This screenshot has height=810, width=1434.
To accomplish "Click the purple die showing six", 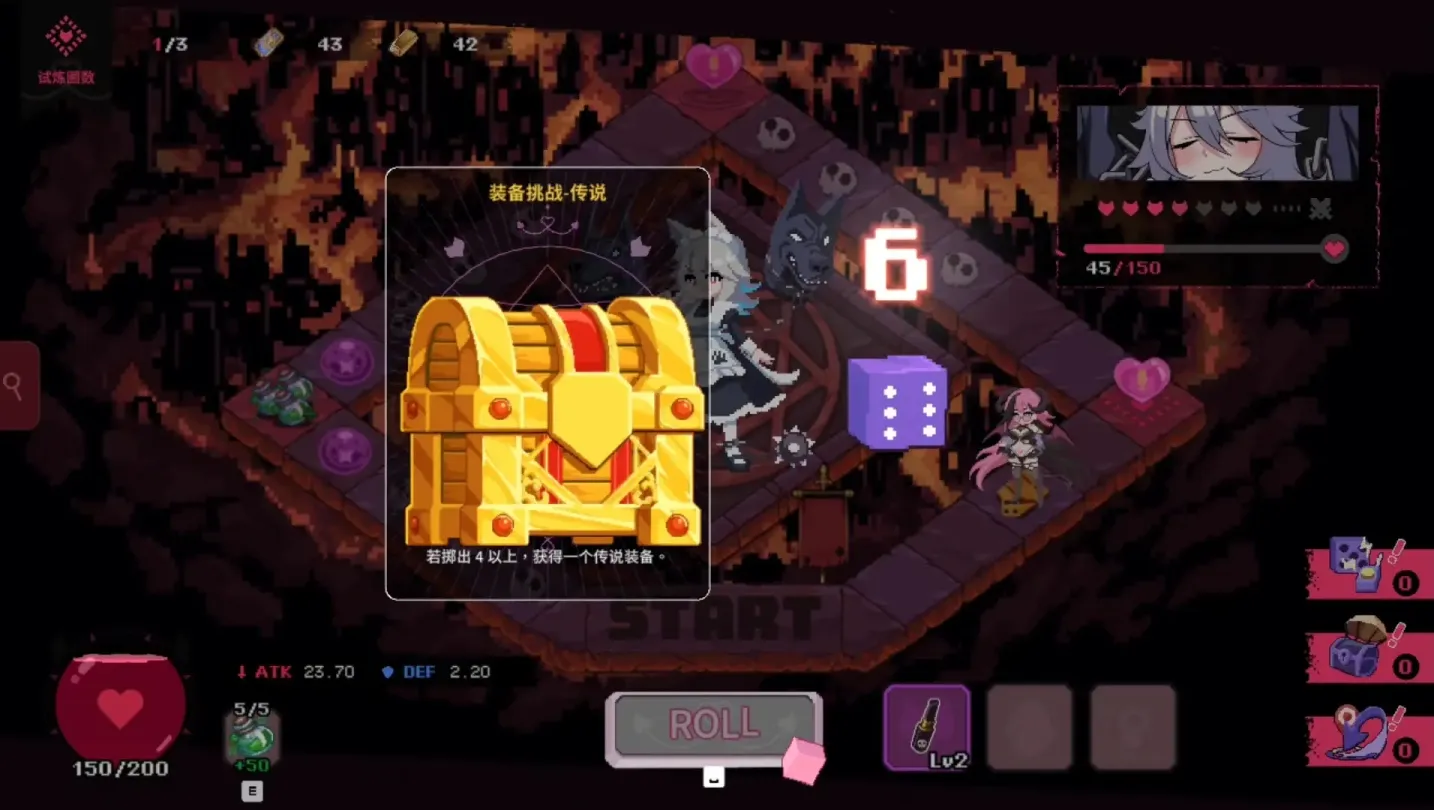I will (896, 404).
